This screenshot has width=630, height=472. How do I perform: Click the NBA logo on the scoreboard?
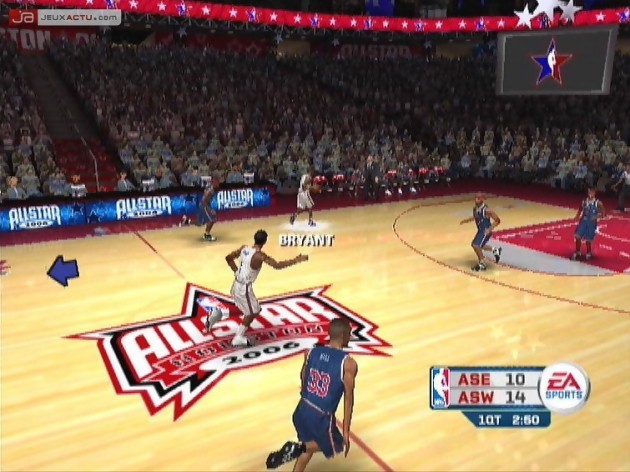pos(440,388)
